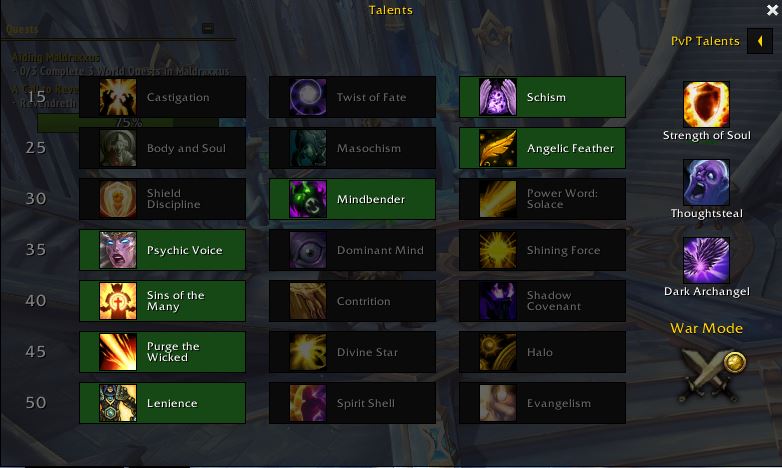Select the Purge the Wicked talent

pos(162,352)
